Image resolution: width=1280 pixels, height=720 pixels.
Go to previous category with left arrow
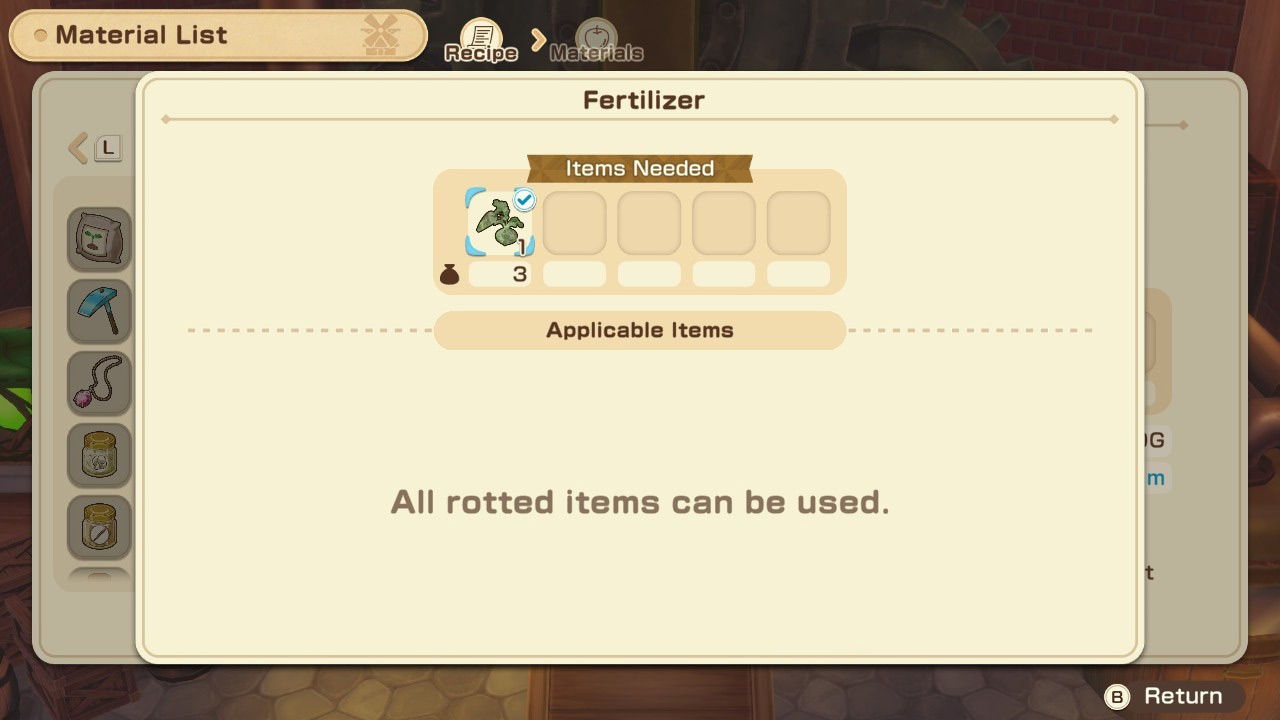(78, 149)
